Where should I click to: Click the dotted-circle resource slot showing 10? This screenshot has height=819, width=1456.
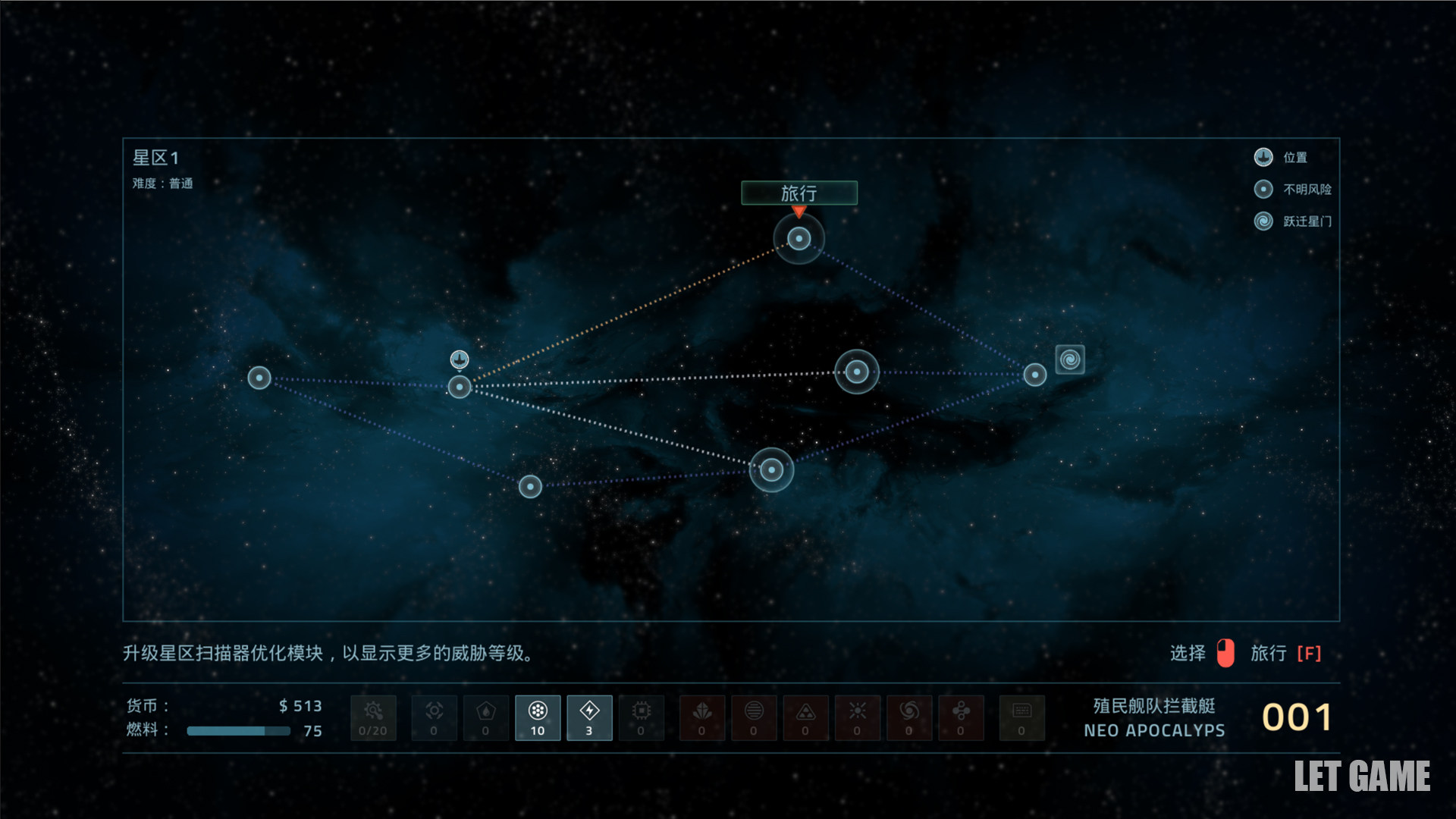click(538, 717)
